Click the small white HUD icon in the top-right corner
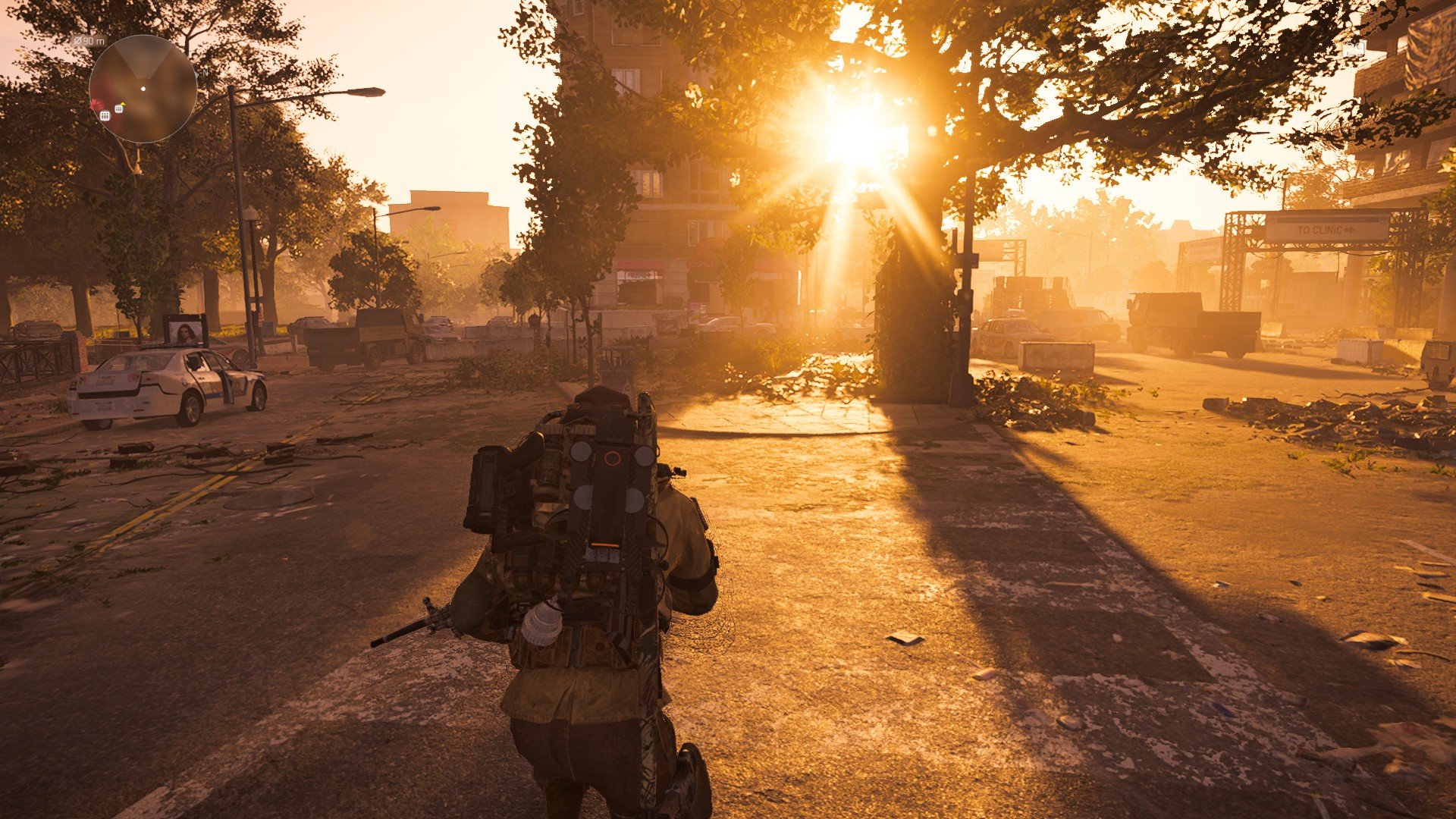Screen dimensions: 1456x819 (1354, 49)
